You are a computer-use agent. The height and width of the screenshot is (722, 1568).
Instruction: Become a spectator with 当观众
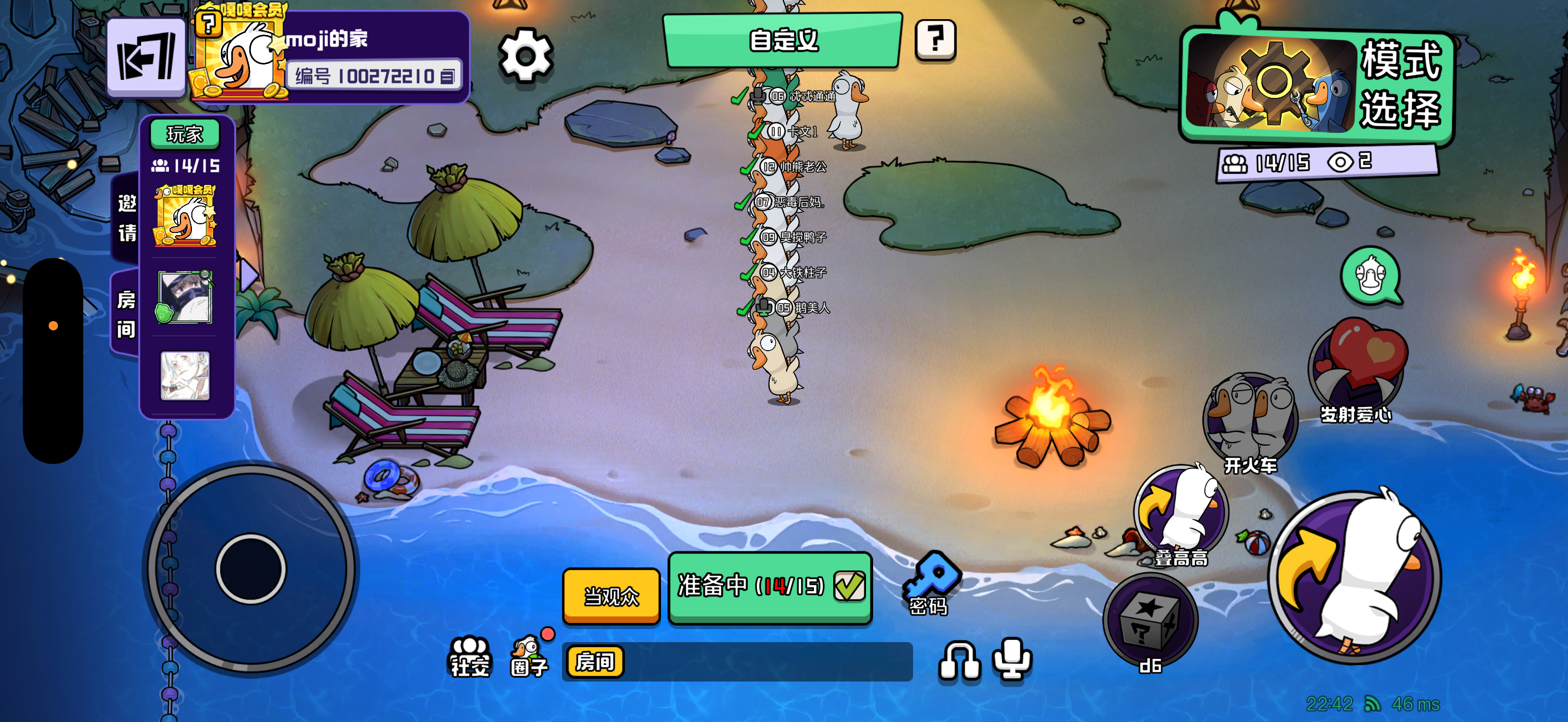tap(611, 595)
